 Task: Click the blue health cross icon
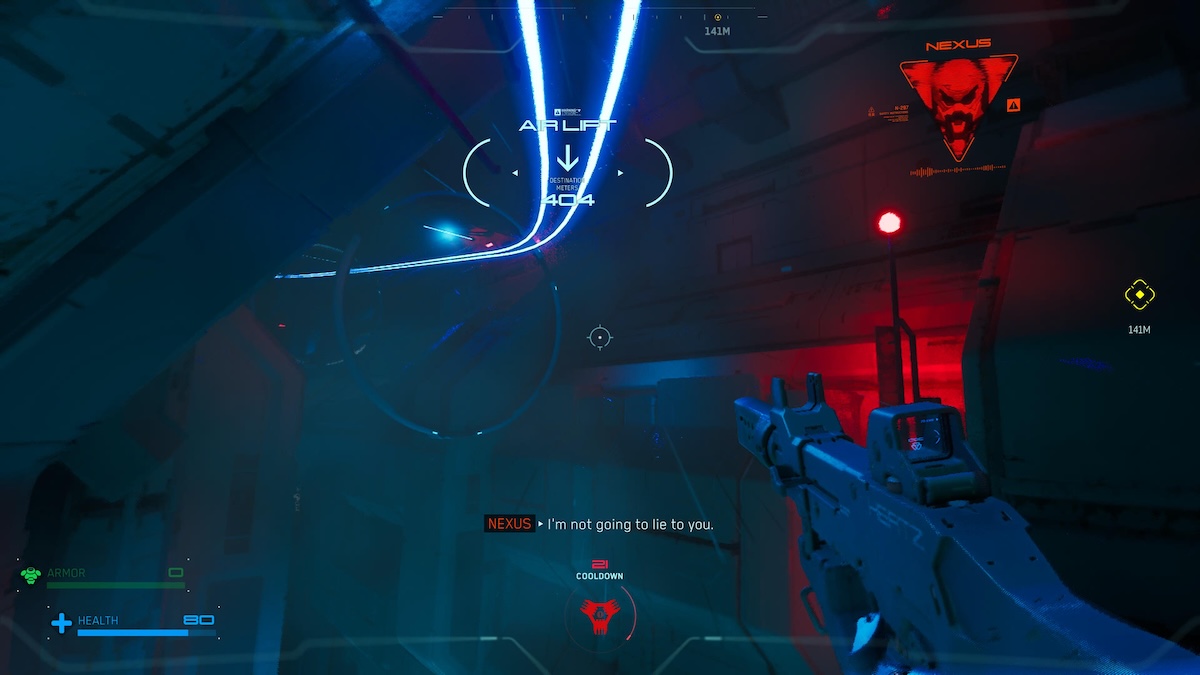[62, 623]
